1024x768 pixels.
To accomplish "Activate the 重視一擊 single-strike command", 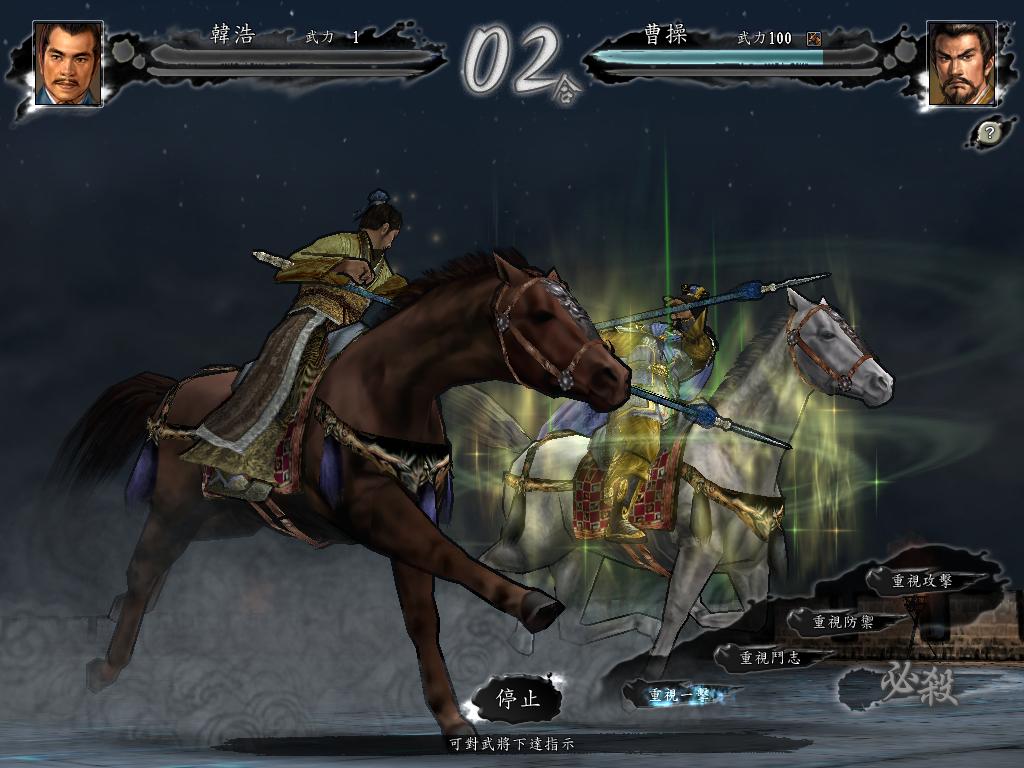I will tap(678, 694).
